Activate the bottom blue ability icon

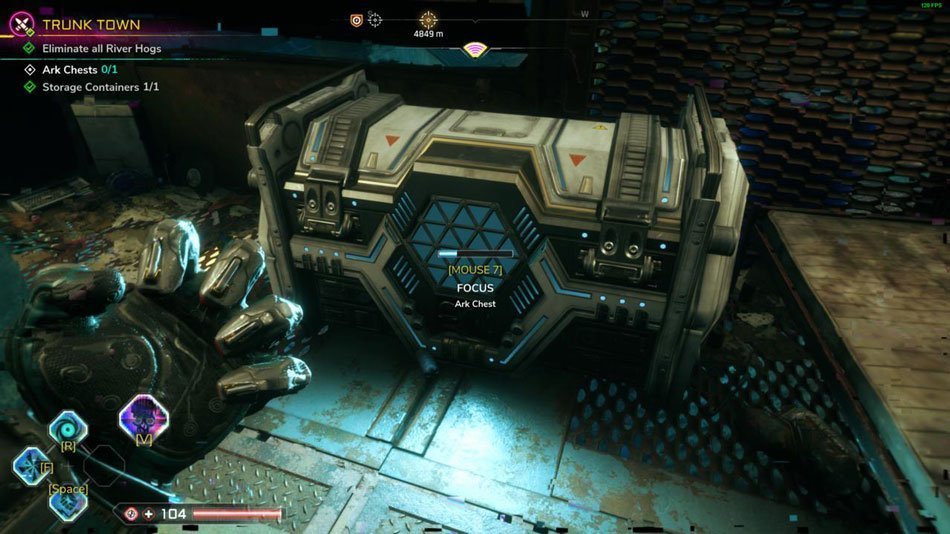pyautogui.click(x=68, y=502)
